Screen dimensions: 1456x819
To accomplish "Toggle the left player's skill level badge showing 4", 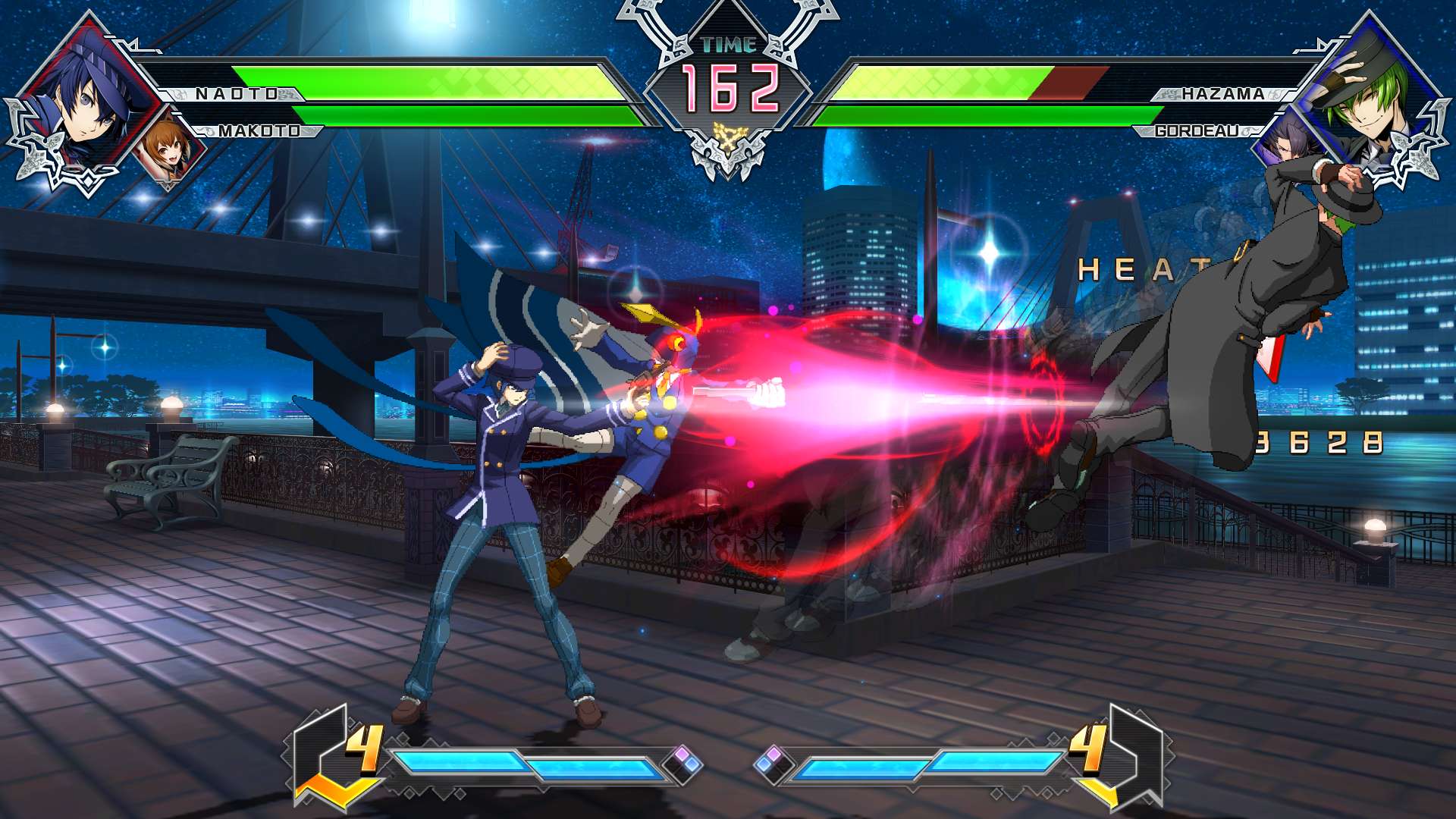I will 364,747.
